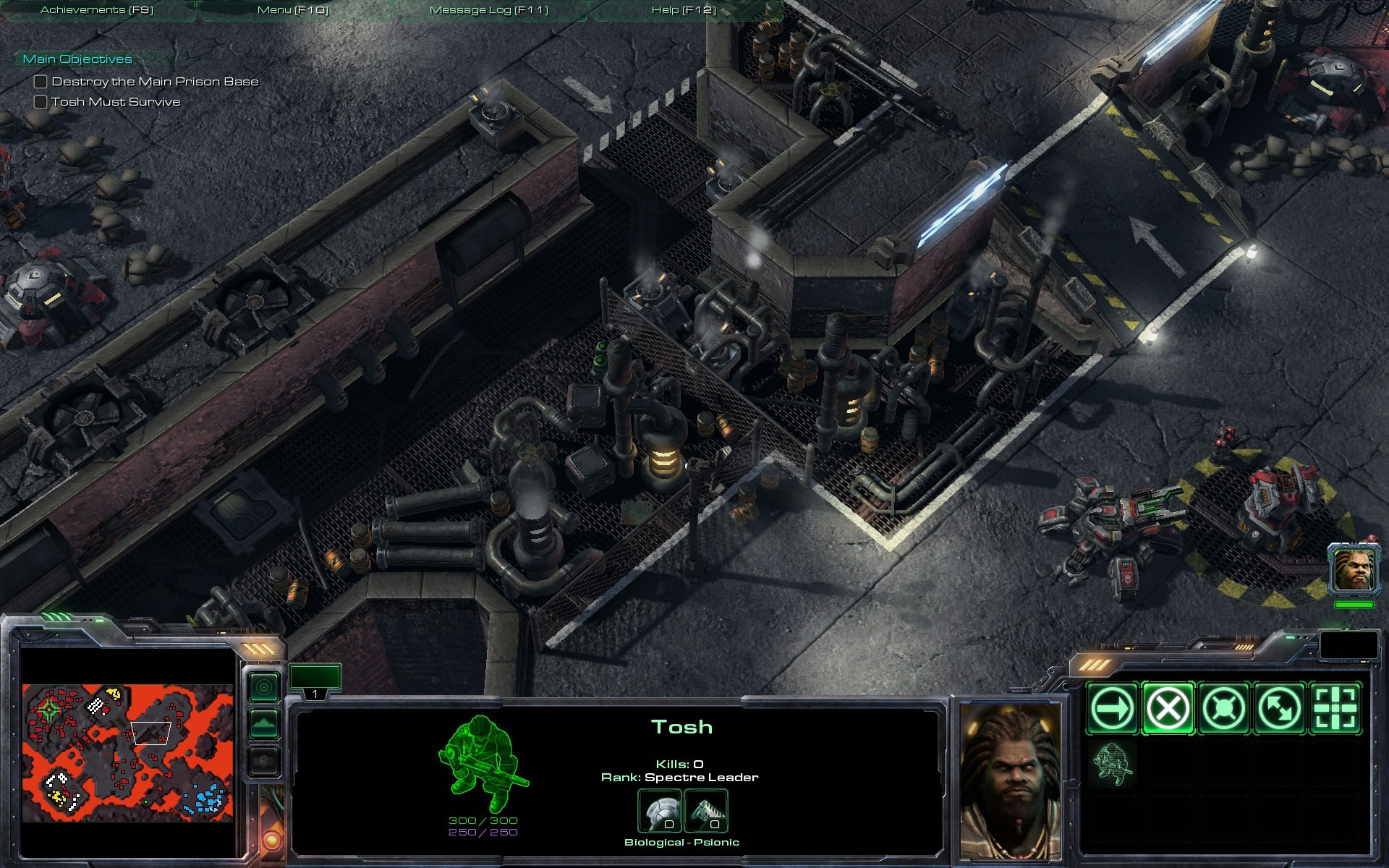Open the Achievements panel
The height and width of the screenshot is (868, 1389).
click(x=97, y=10)
